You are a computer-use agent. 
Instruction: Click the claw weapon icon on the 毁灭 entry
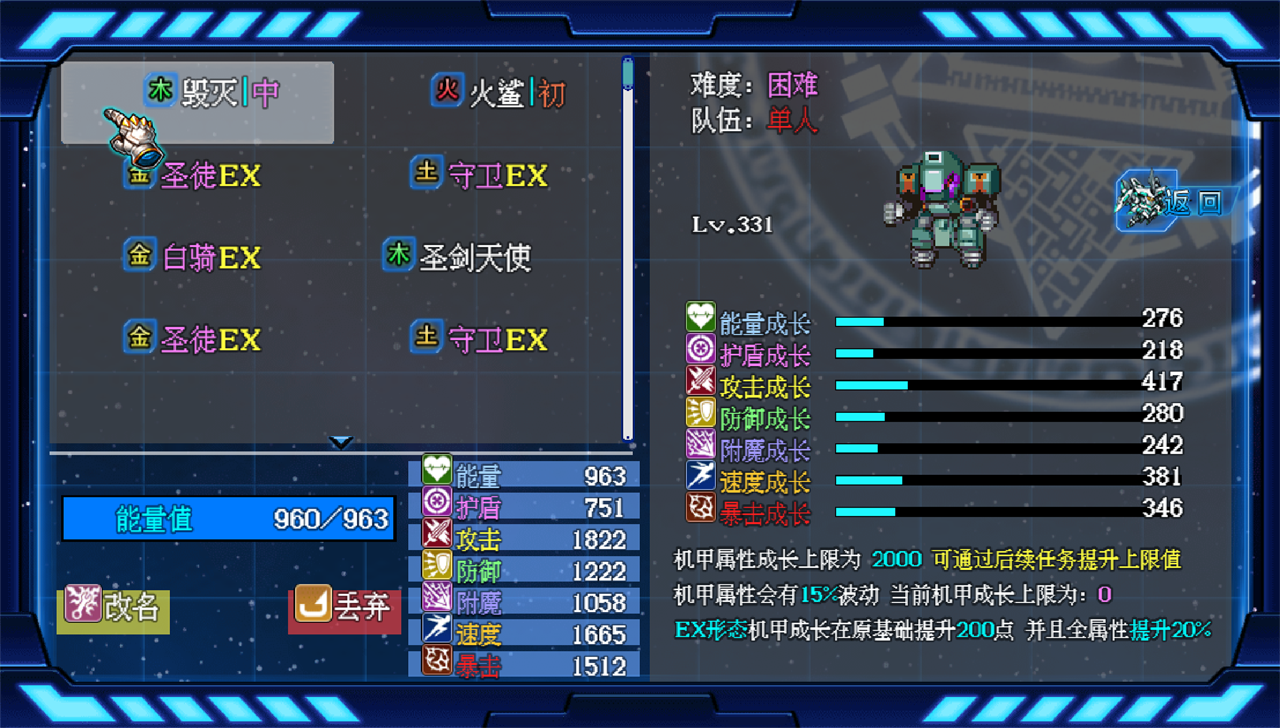(135, 140)
